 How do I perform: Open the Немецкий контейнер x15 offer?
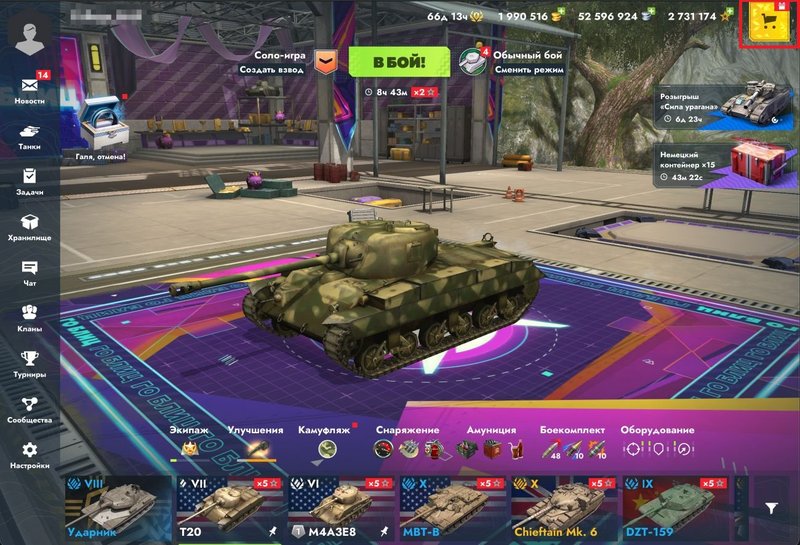point(718,163)
